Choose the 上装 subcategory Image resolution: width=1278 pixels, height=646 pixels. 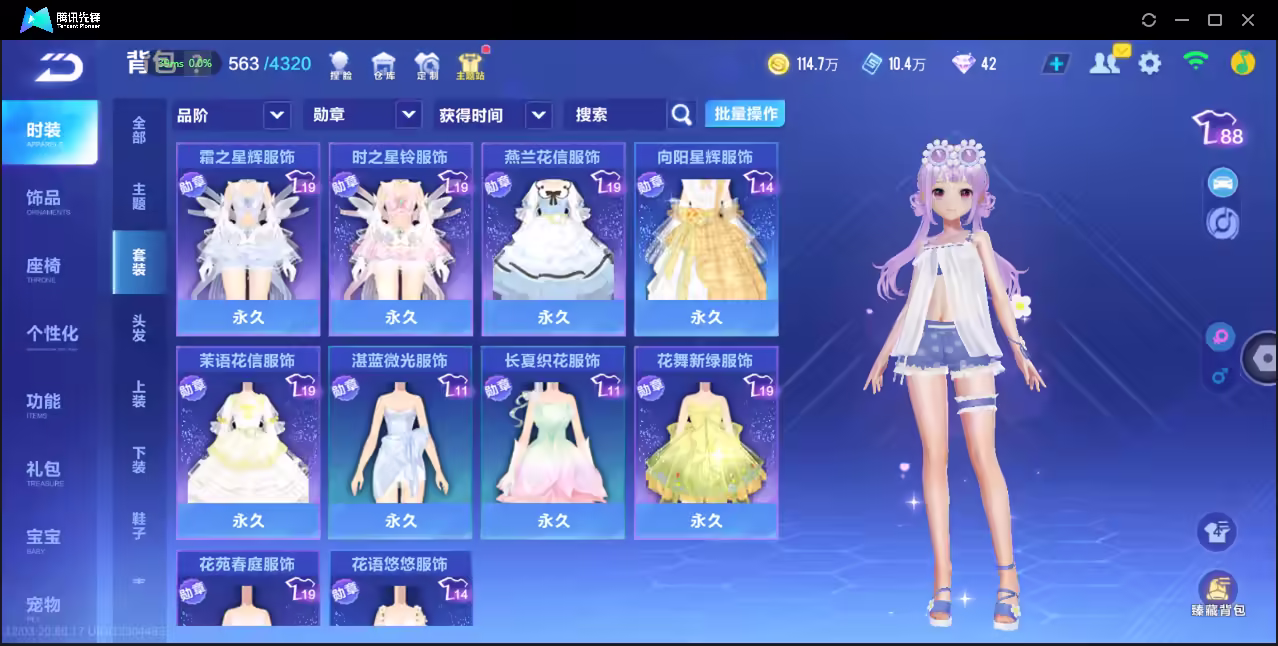click(139, 394)
